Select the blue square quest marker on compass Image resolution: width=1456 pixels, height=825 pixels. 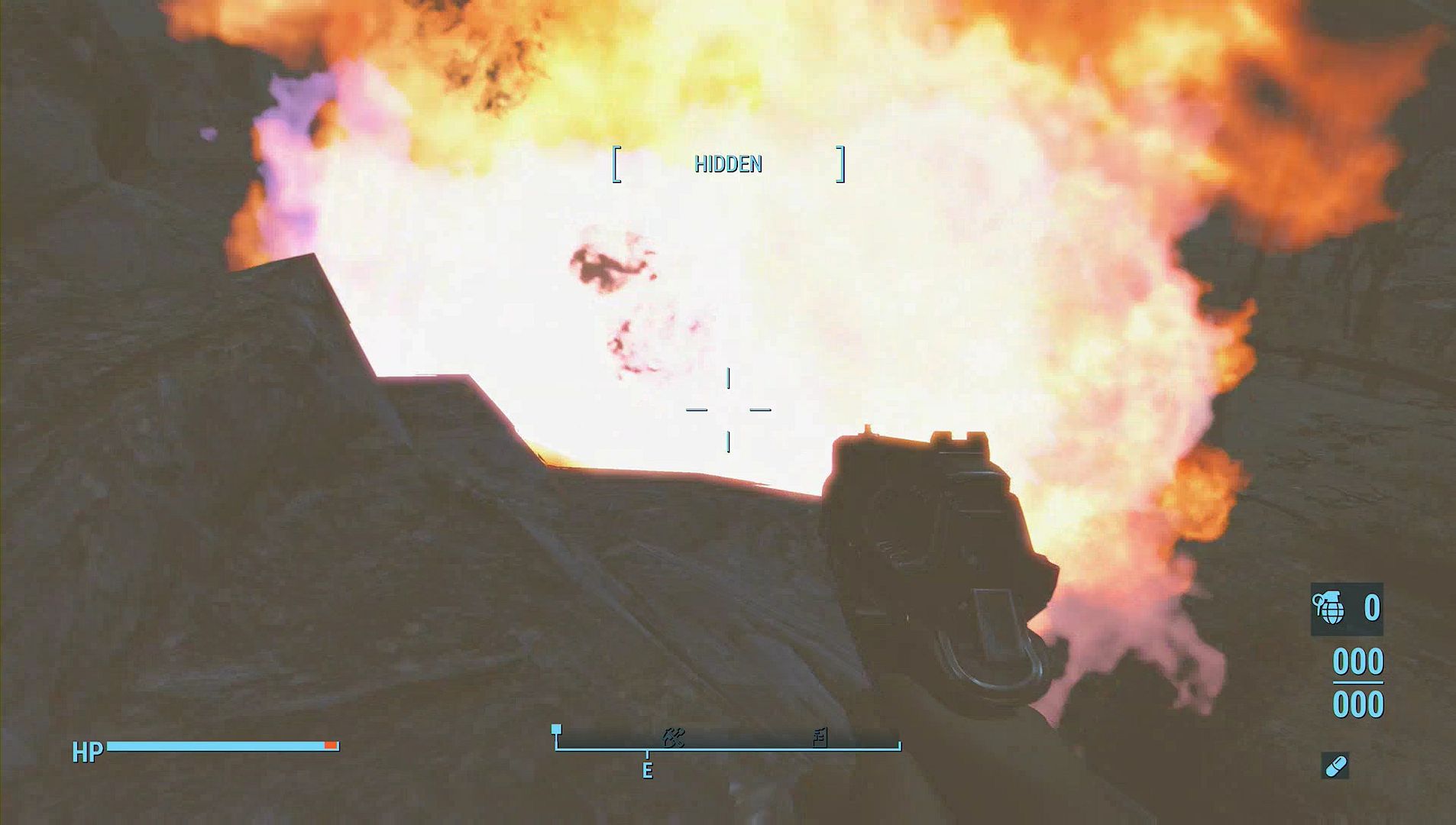pyautogui.click(x=556, y=730)
